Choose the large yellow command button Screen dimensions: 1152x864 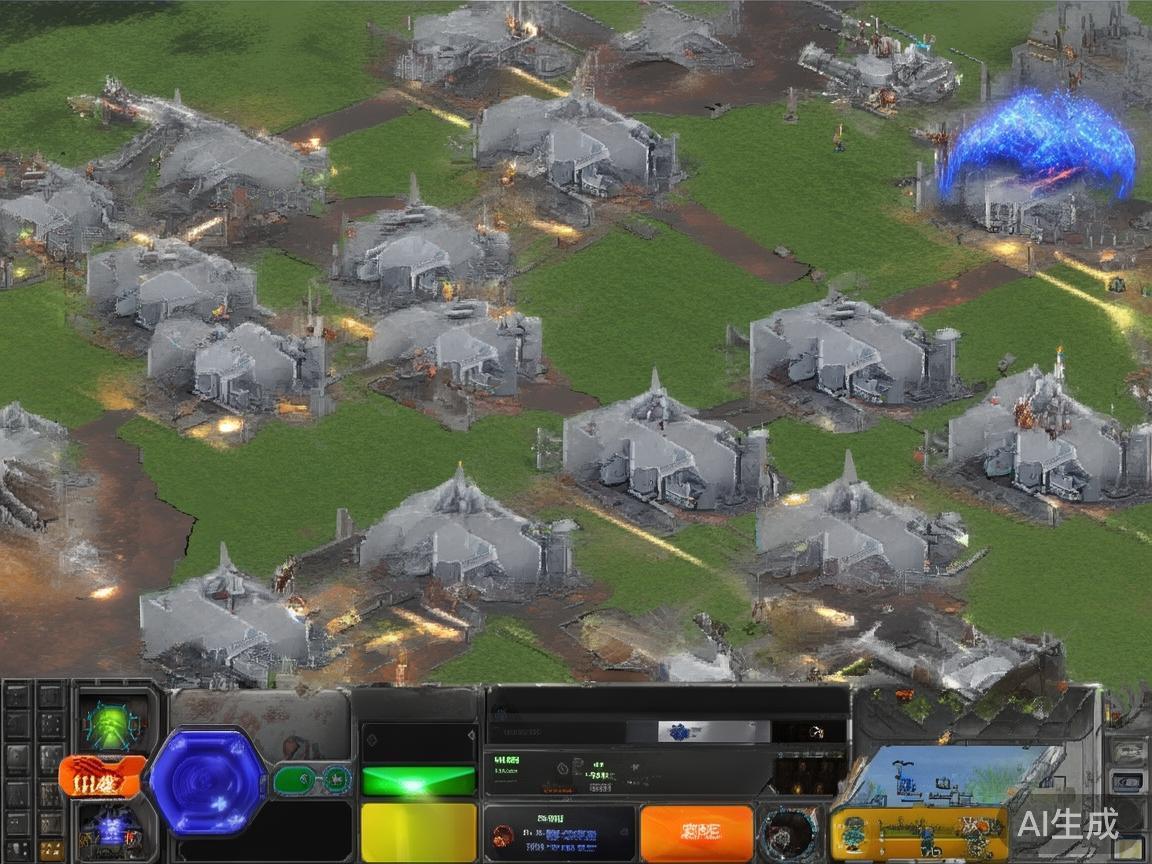point(418,831)
